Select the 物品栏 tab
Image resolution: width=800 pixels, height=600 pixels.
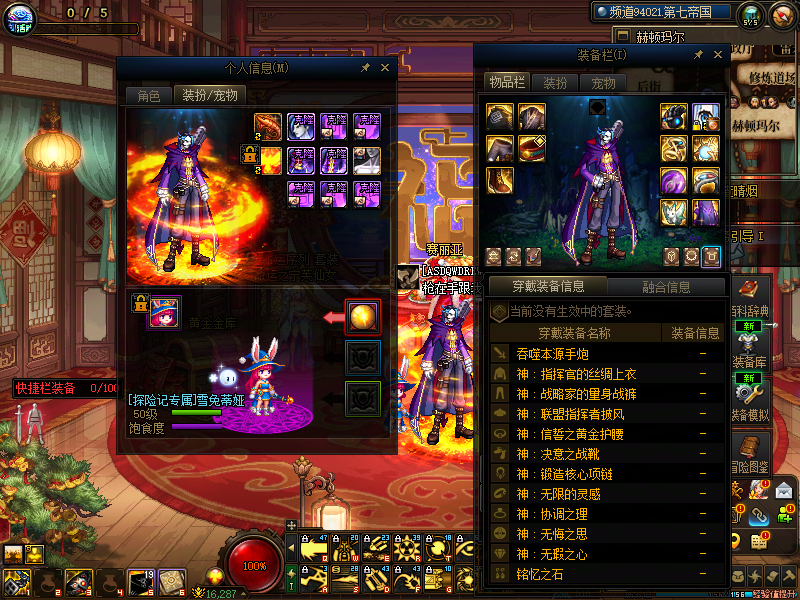point(506,82)
